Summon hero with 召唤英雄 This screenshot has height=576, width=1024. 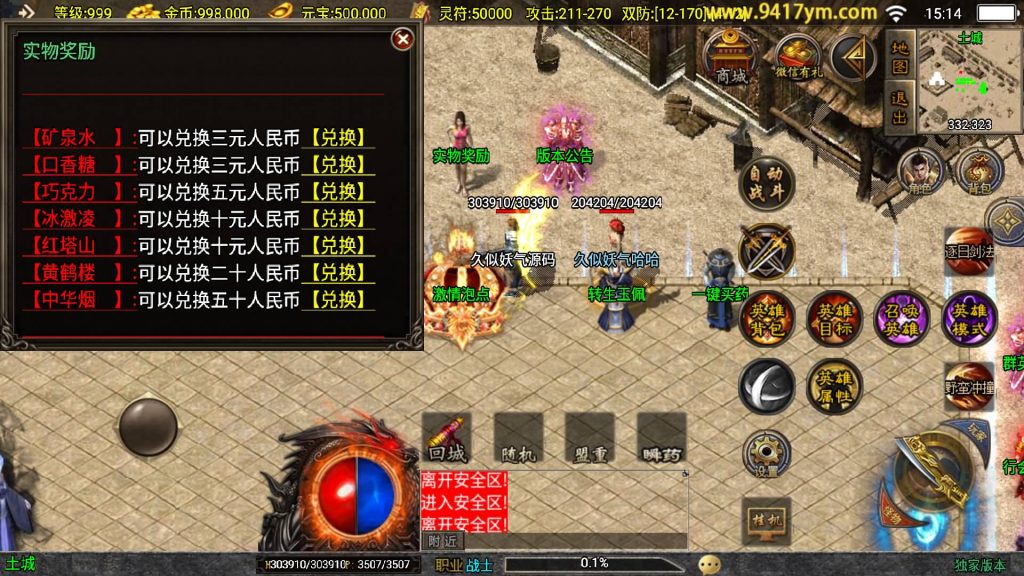[901, 318]
